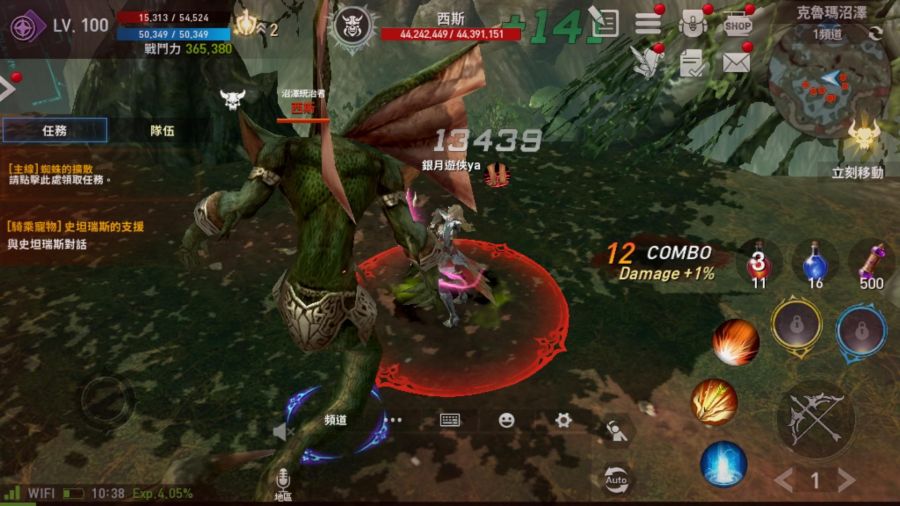Activate the blue light pillar skill
The image size is (900, 506).
723,463
